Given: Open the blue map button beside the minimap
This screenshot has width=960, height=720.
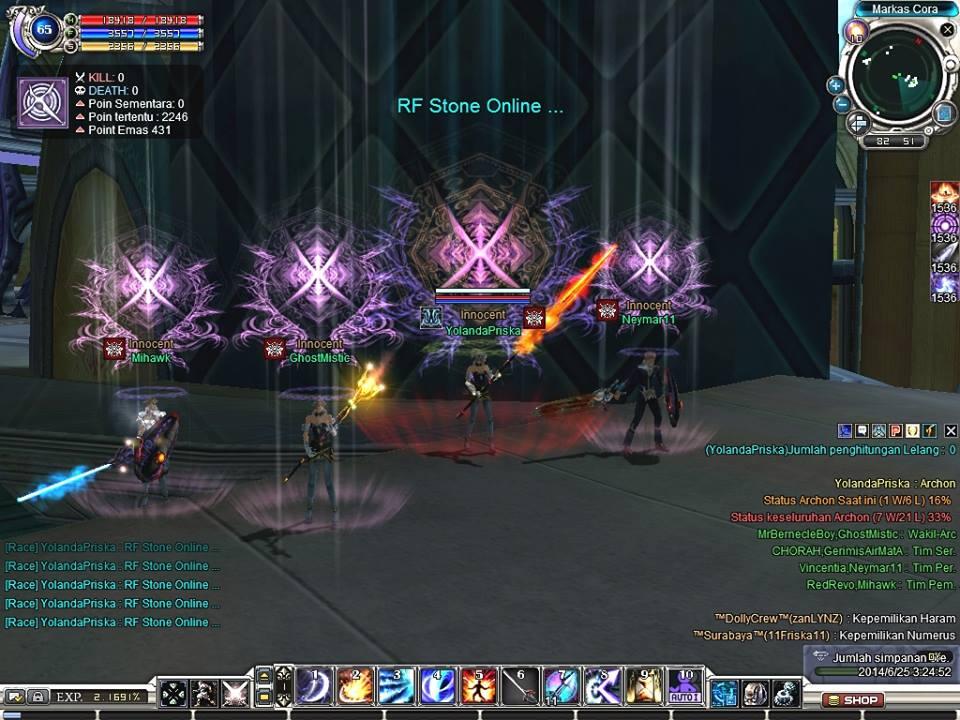Looking at the screenshot, I should click(944, 114).
